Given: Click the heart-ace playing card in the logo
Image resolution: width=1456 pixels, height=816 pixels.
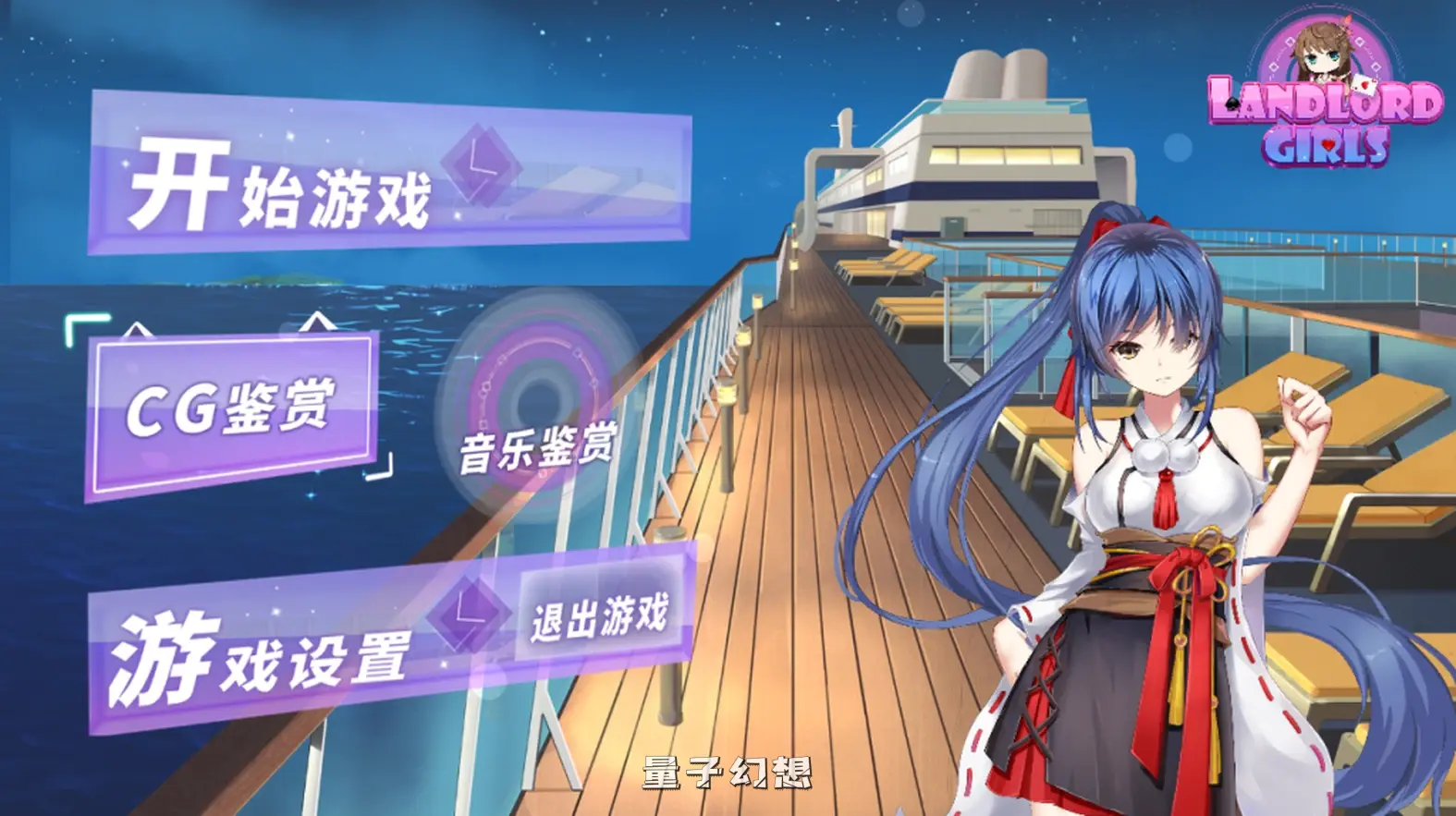Looking at the screenshot, I should (x=1364, y=86).
